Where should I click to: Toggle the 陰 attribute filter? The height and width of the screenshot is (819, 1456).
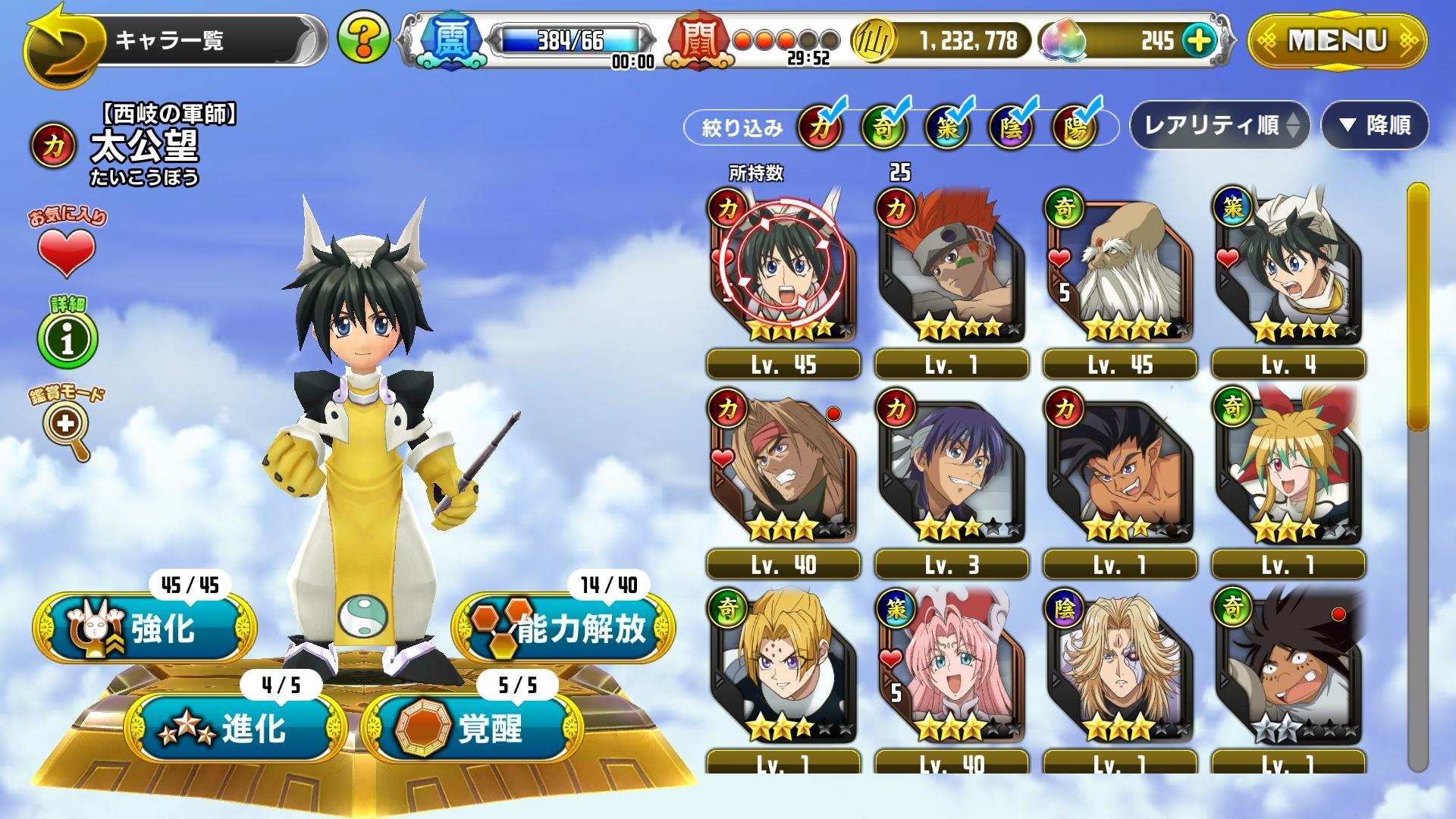pyautogui.click(x=1011, y=127)
